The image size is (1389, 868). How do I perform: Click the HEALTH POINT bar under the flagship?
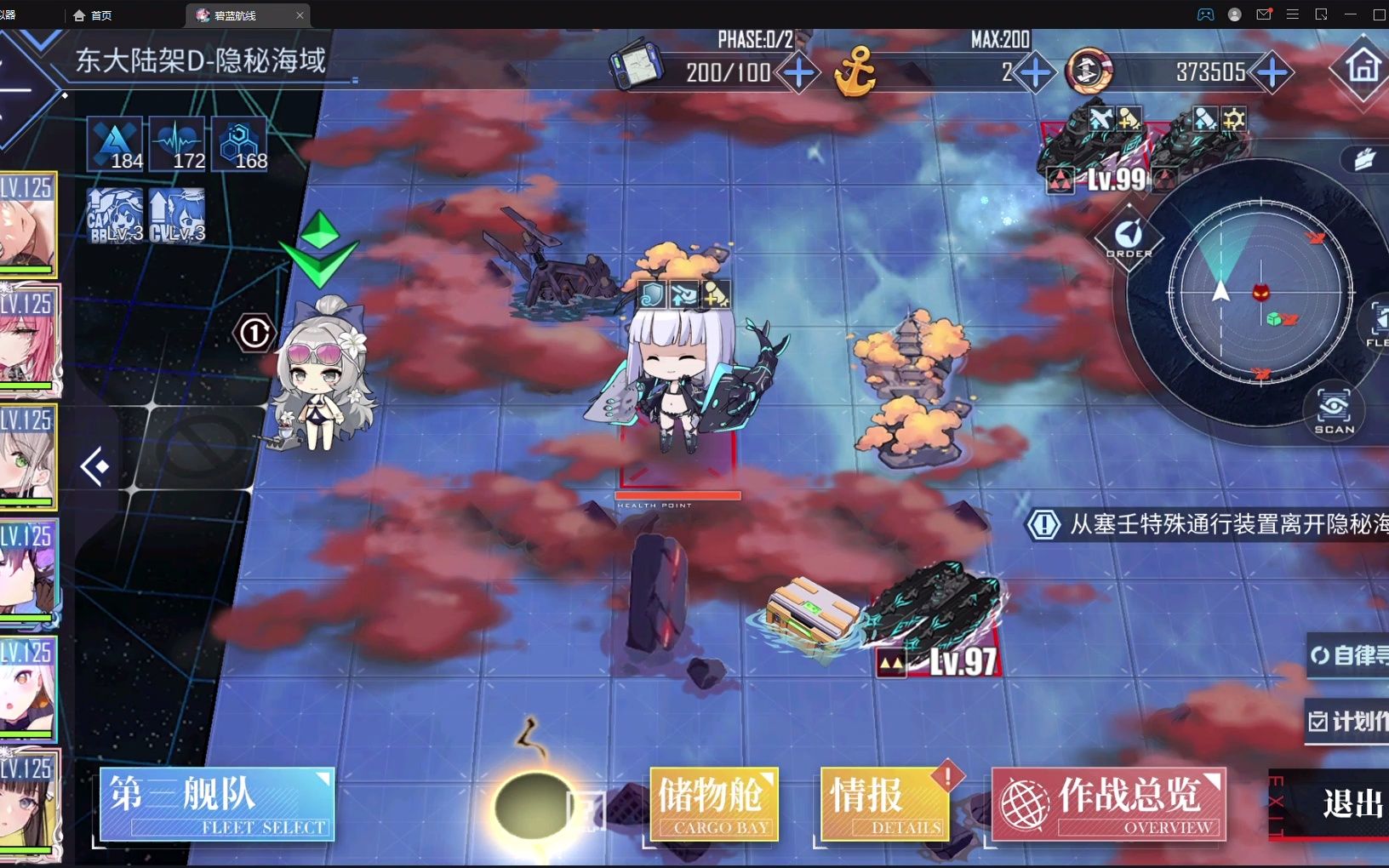pyautogui.click(x=677, y=496)
